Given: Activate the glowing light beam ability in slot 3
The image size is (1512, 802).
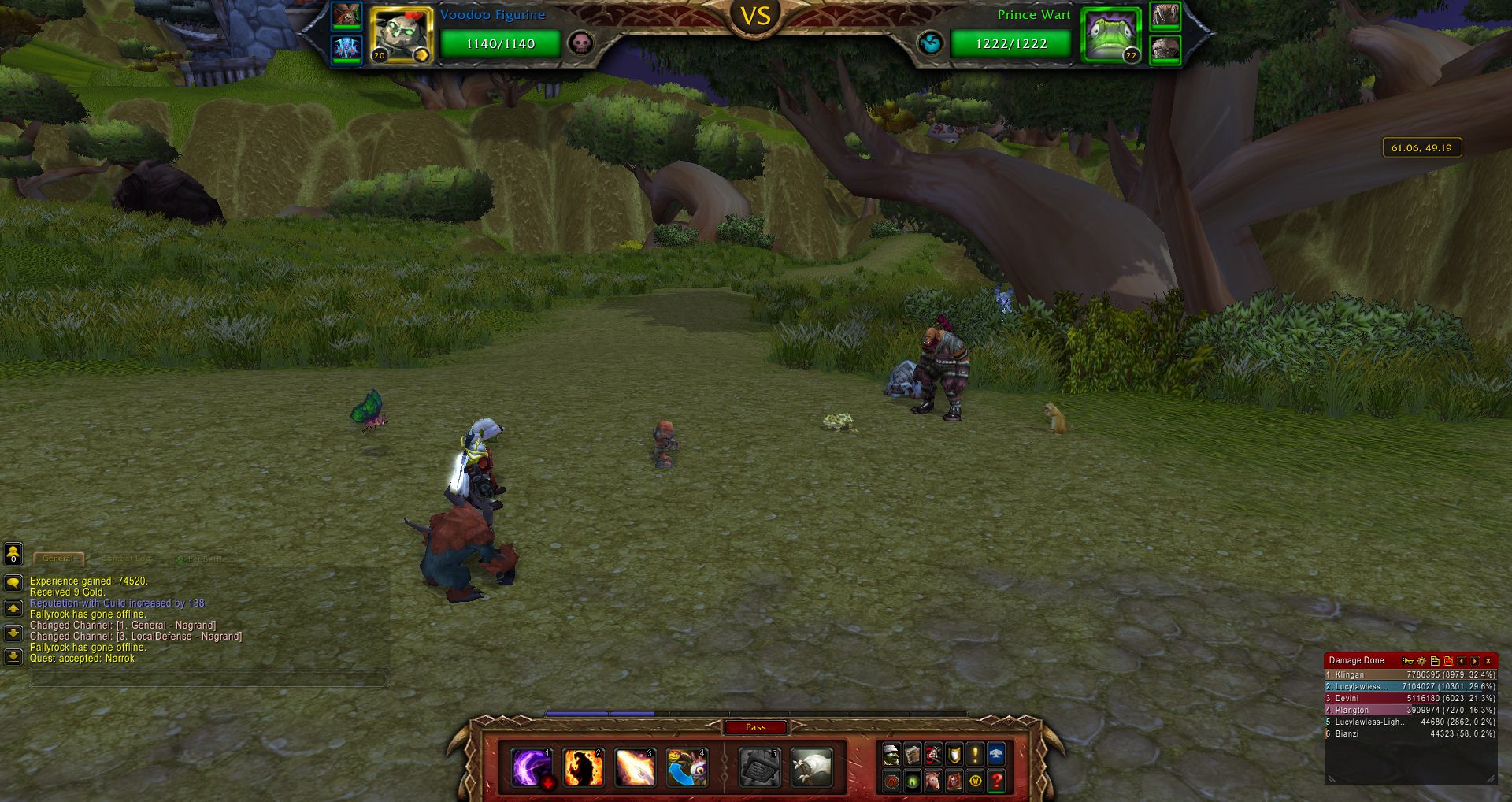Looking at the screenshot, I should (x=635, y=767).
